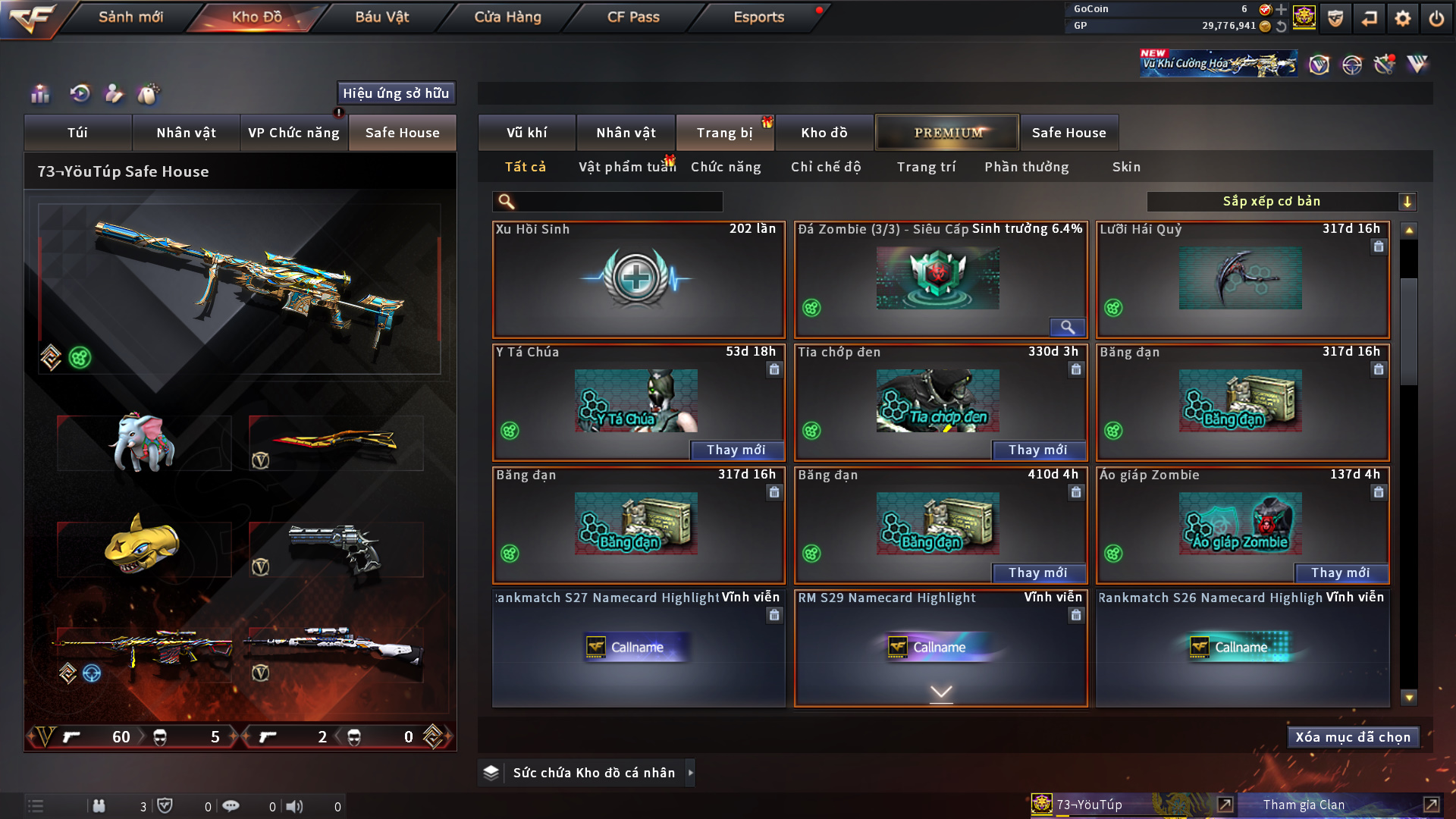Screen dimensions: 1456x819
Task: Choose the Lưỡi Hái Quỷ item slot
Action: [1241, 280]
